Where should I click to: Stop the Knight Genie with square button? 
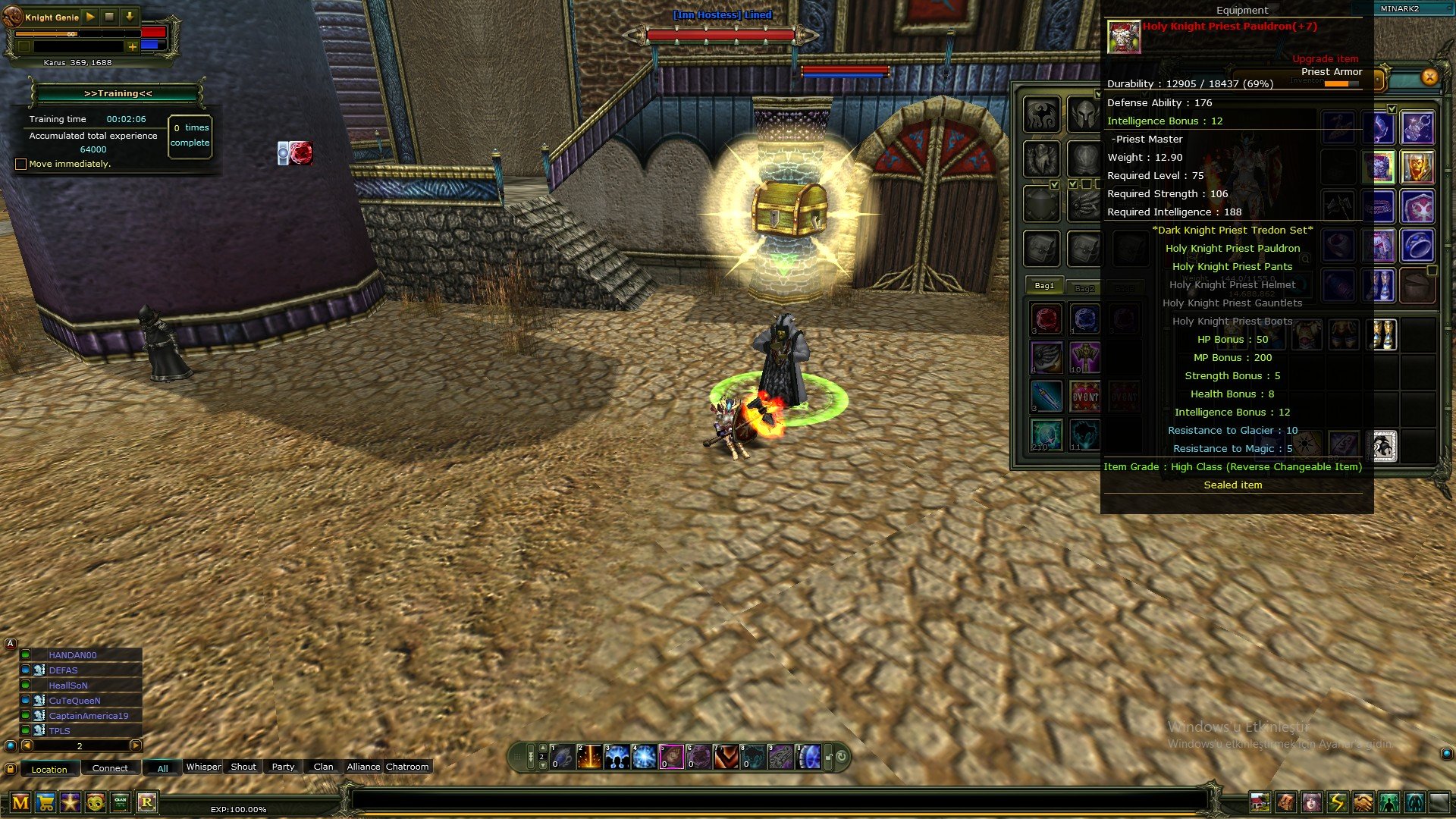coord(109,17)
